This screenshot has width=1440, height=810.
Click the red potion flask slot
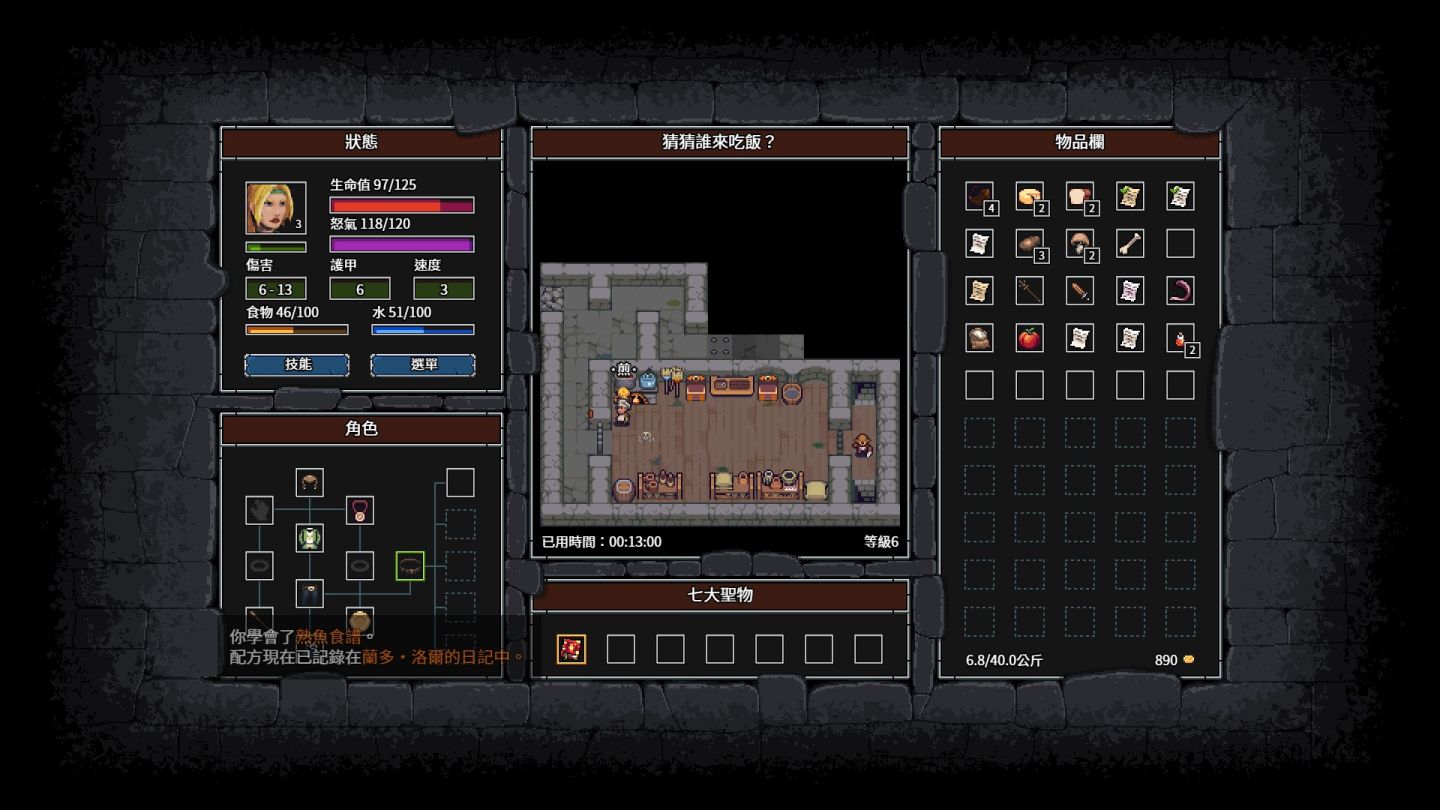[x=1180, y=338]
